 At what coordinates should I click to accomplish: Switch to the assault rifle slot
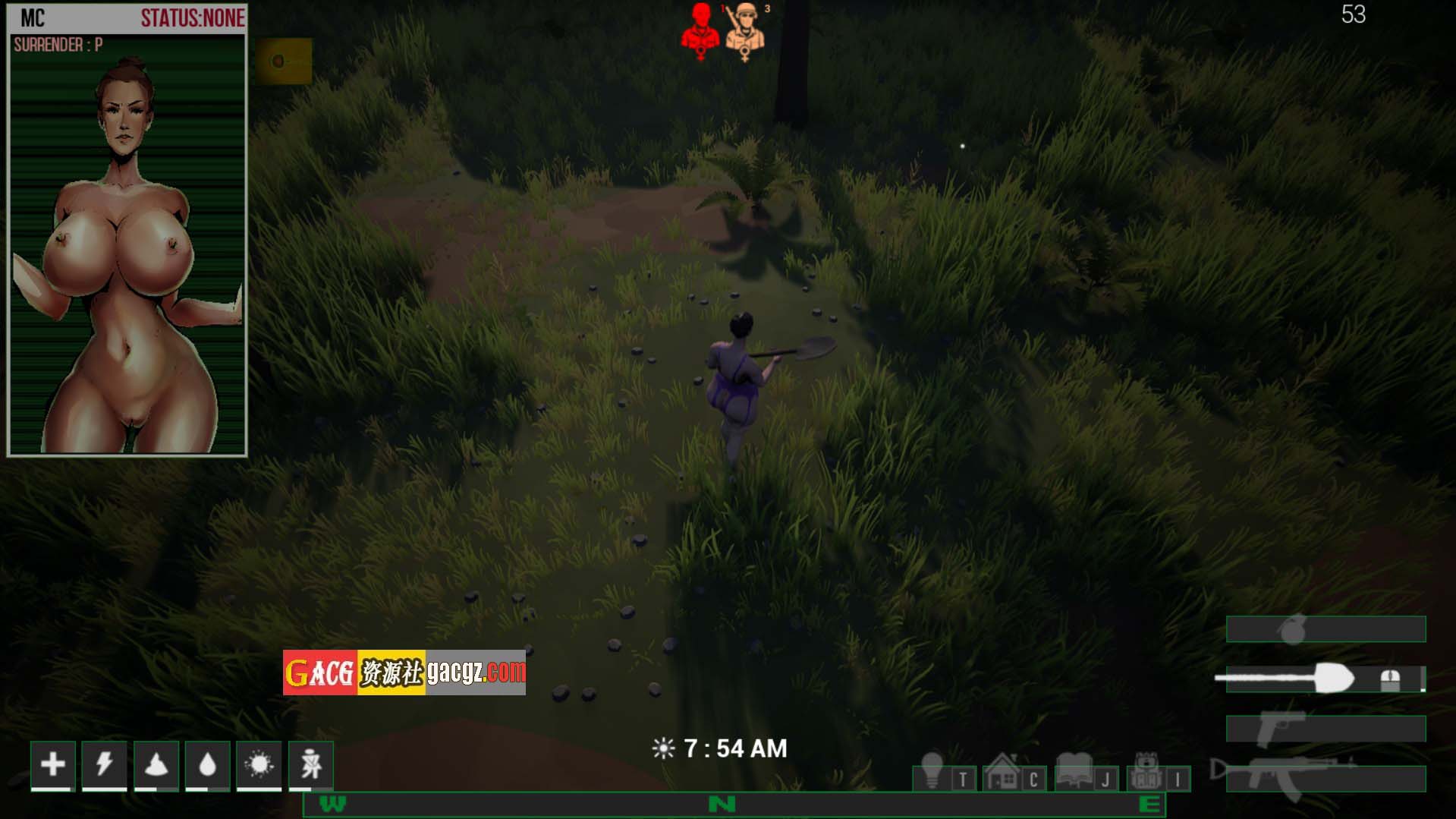(x=1325, y=778)
